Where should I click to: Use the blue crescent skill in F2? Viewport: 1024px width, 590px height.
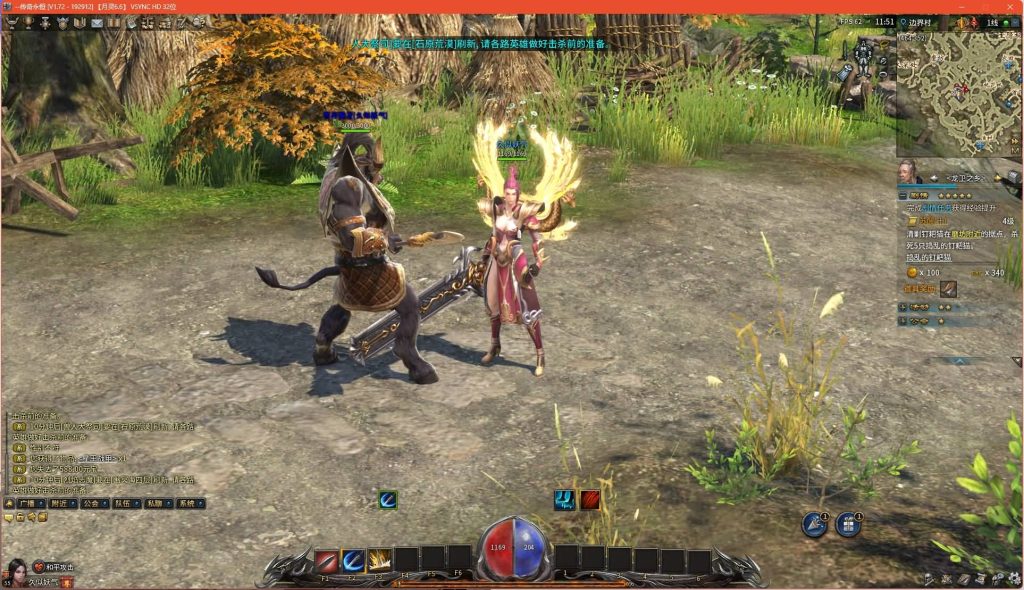353,561
